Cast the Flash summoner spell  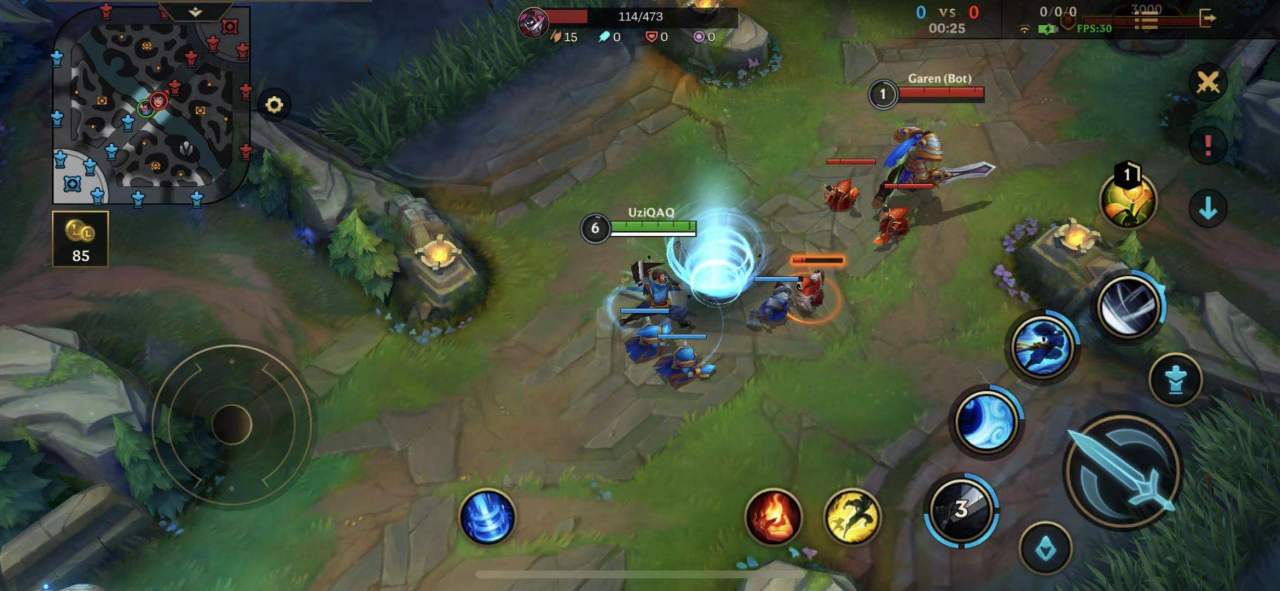point(852,517)
